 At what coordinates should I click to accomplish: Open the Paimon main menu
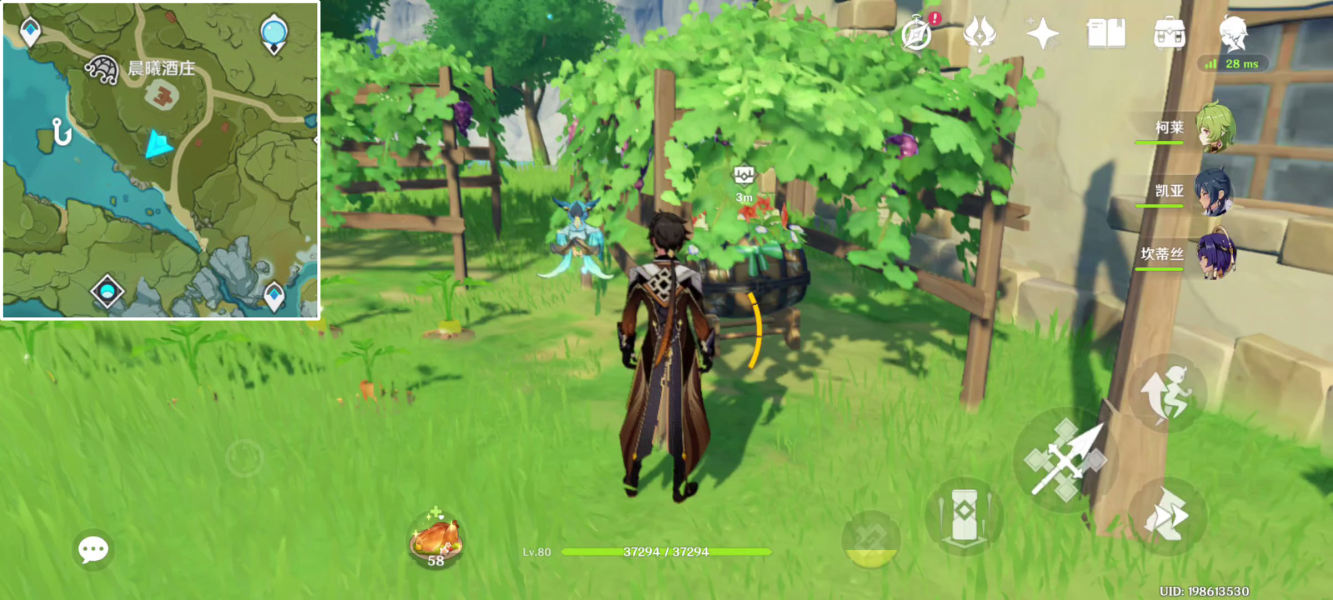tap(1233, 34)
